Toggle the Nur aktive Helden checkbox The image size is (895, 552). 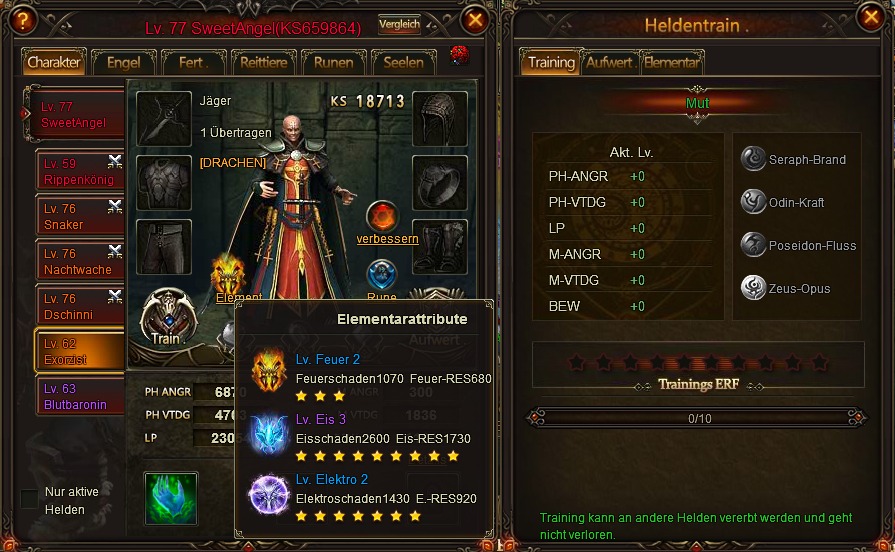coord(30,498)
